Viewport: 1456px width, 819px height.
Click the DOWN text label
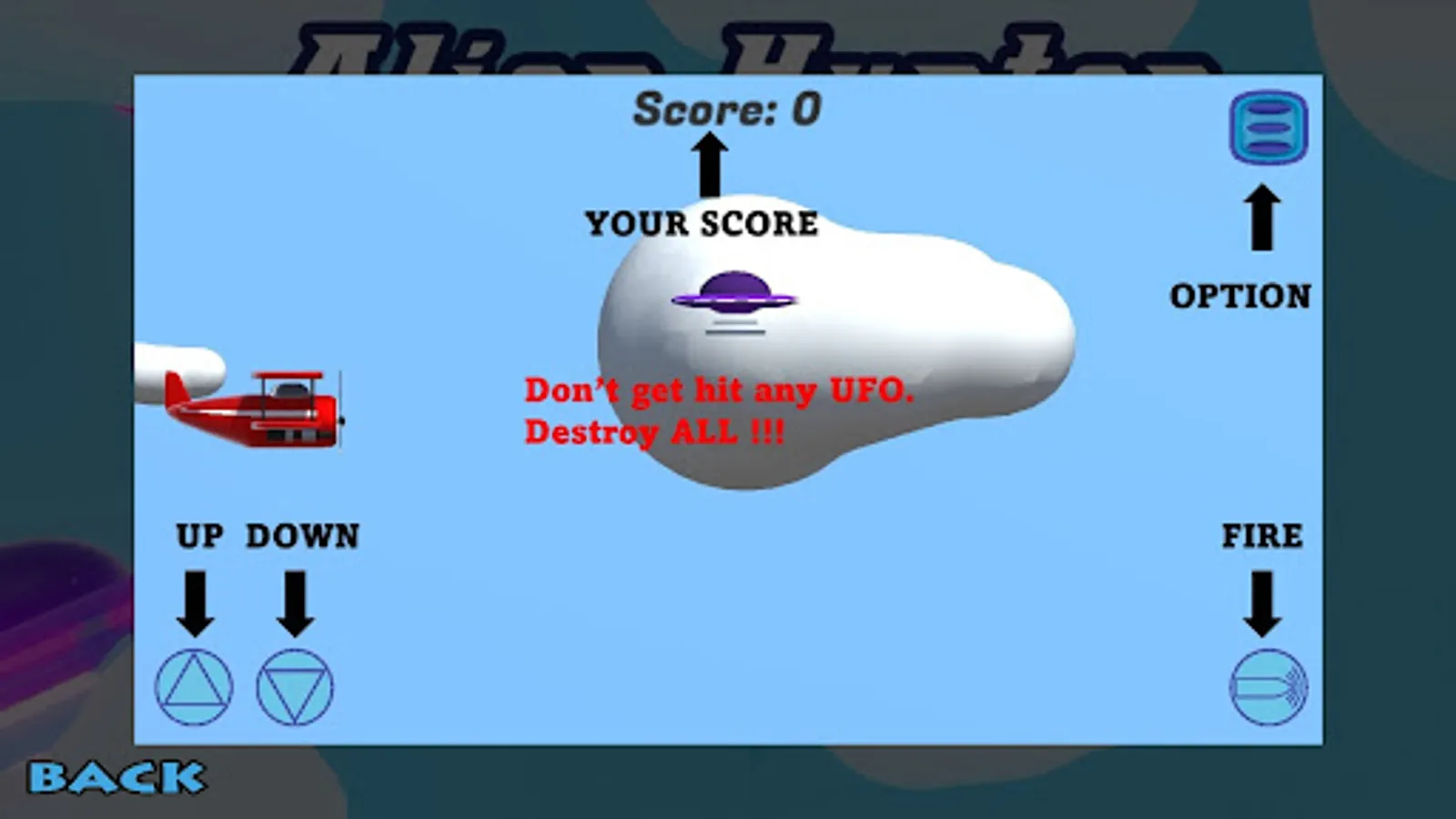(303, 537)
